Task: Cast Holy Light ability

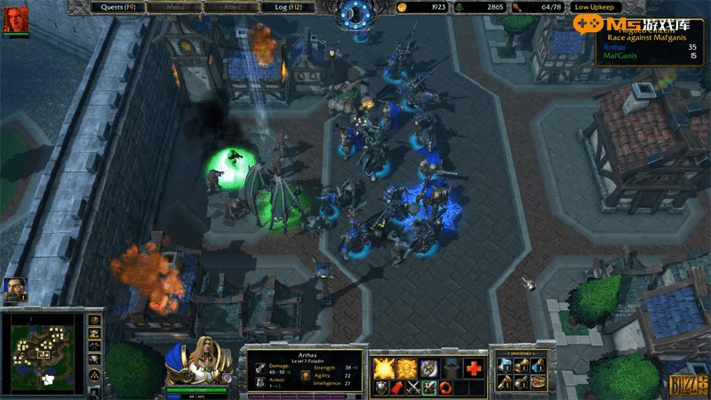Action: pos(383,367)
